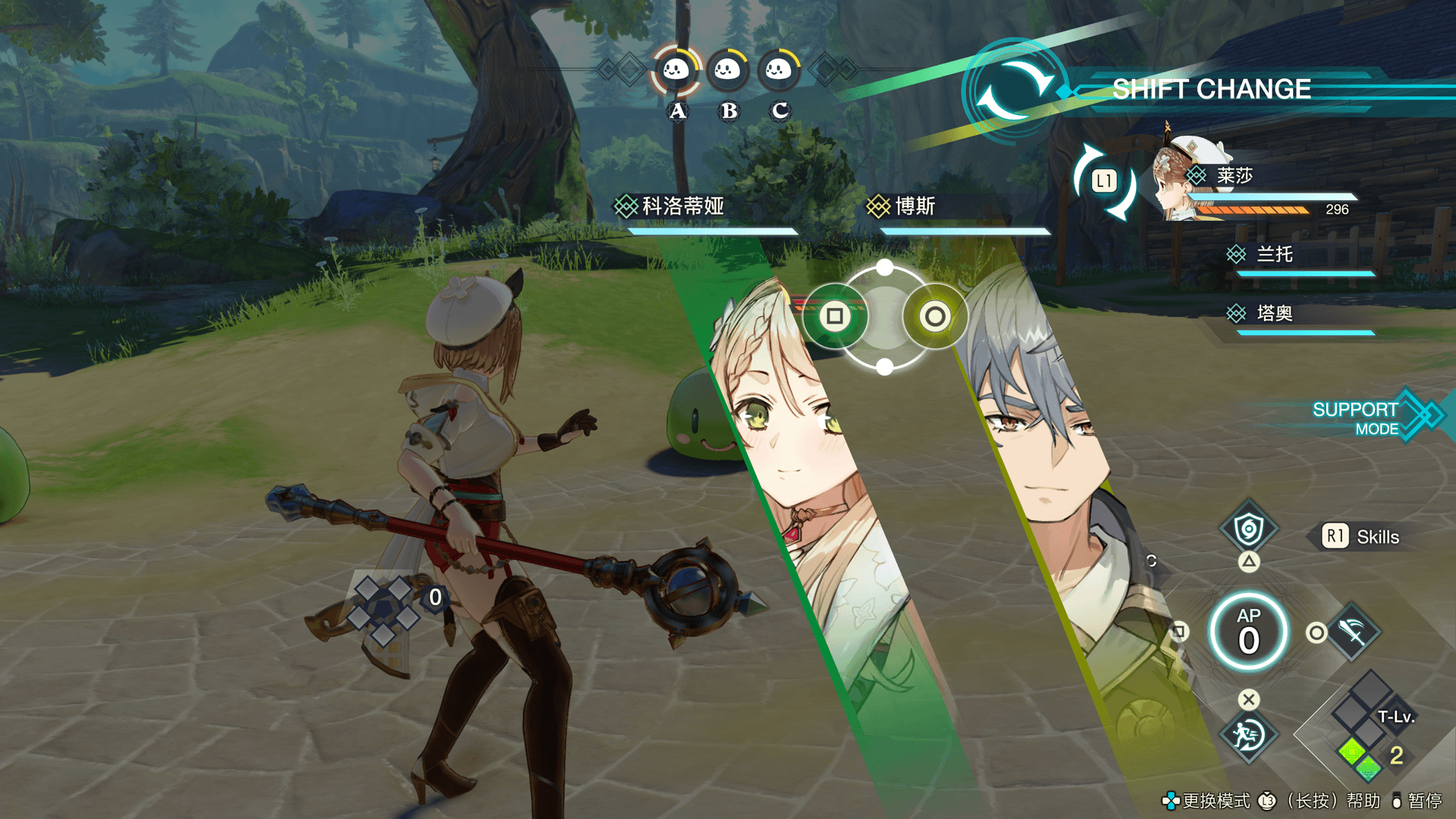Use the sword attack action icon
Screen dimensions: 1456x819
(x=1353, y=632)
